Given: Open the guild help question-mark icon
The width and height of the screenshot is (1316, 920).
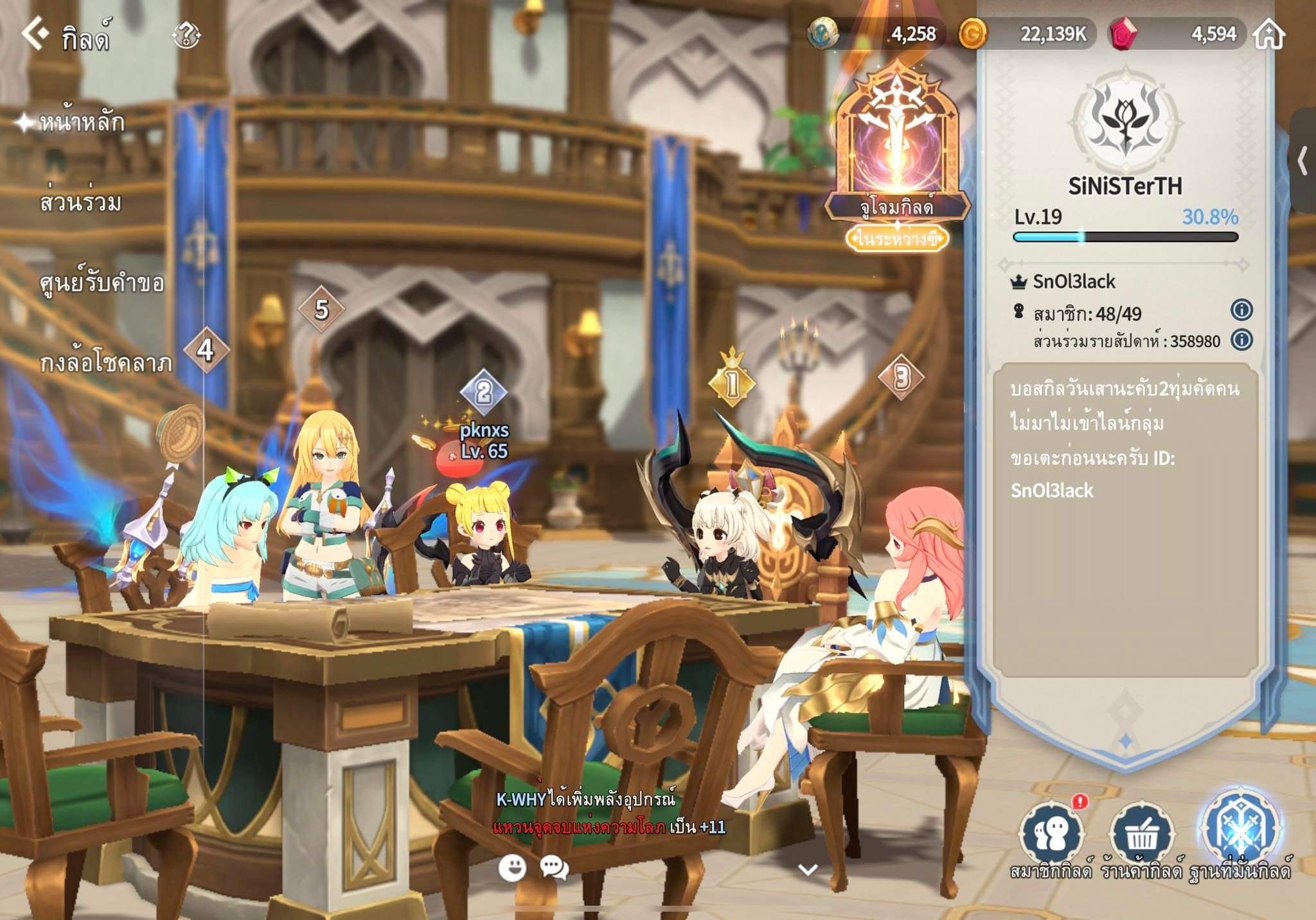Looking at the screenshot, I should click(187, 35).
